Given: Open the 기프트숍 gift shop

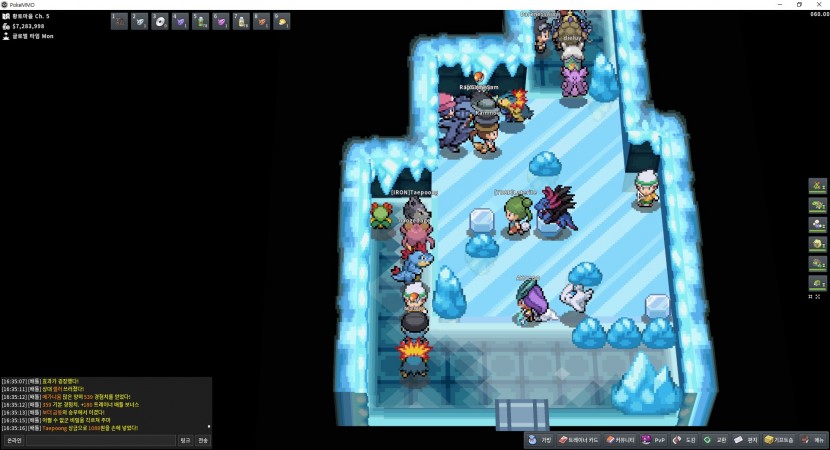Looking at the screenshot, I should 780,440.
